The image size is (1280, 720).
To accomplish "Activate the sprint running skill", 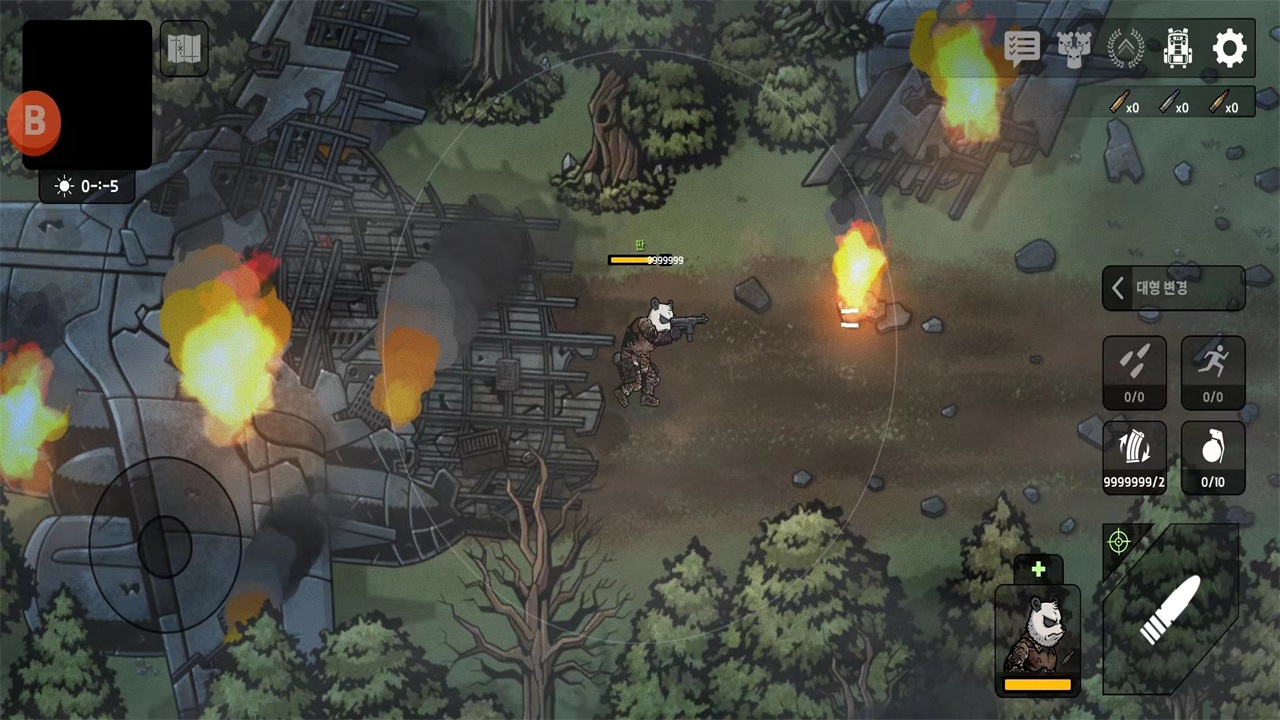I will 1212,371.
